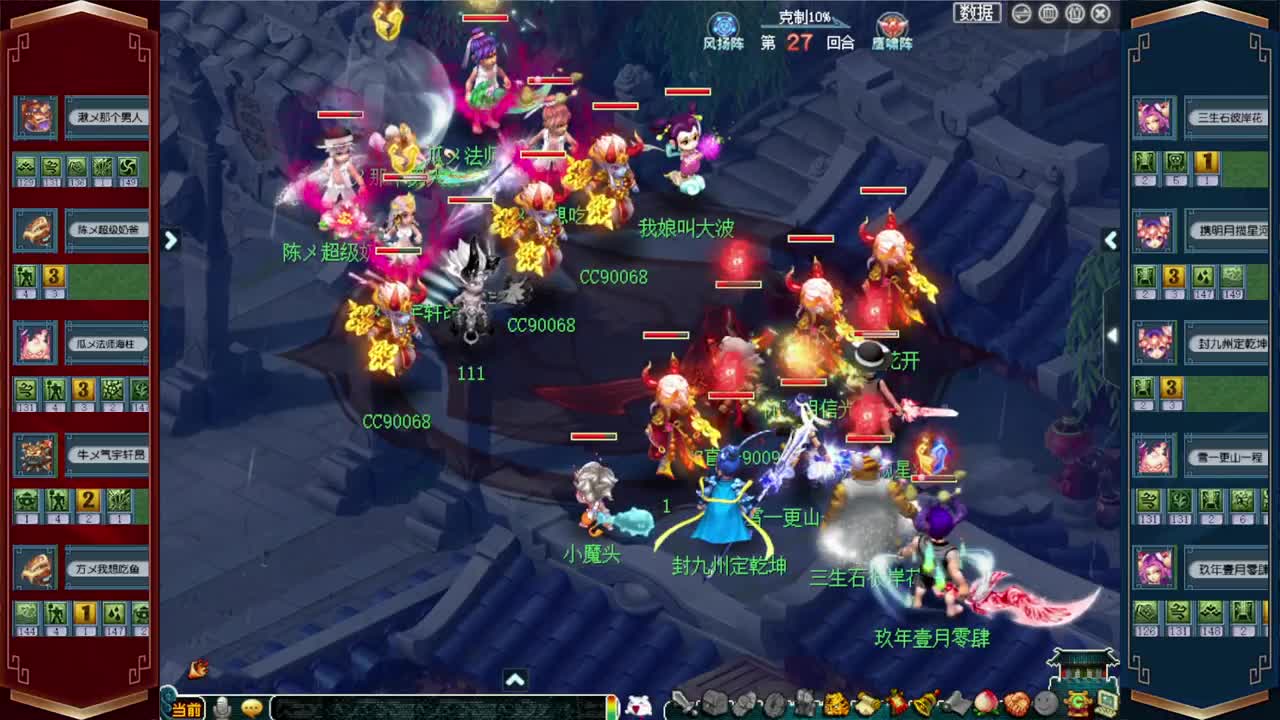Click the rainbow volume bar beside chat input

613,707
